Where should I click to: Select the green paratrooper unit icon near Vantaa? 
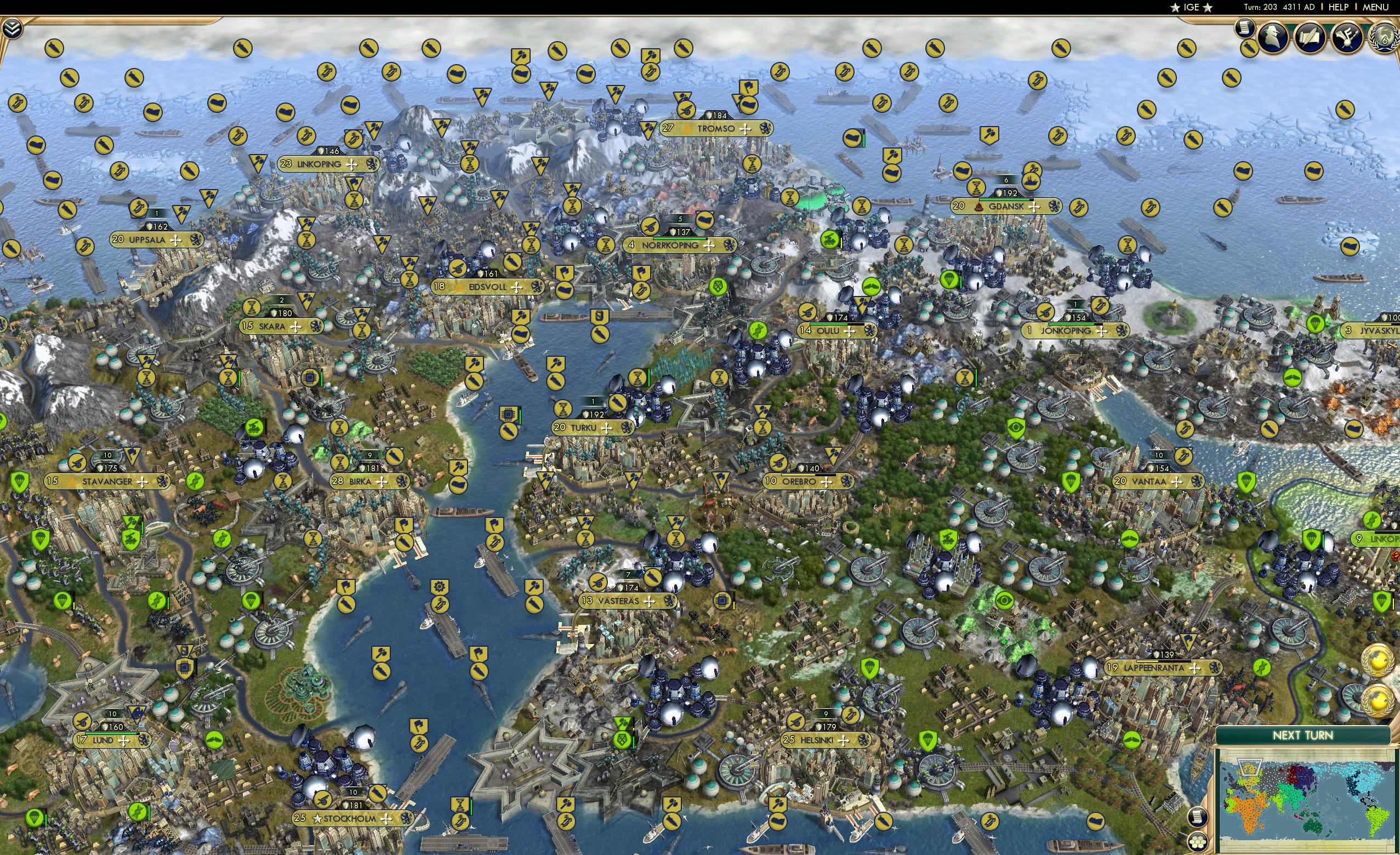(1071, 482)
